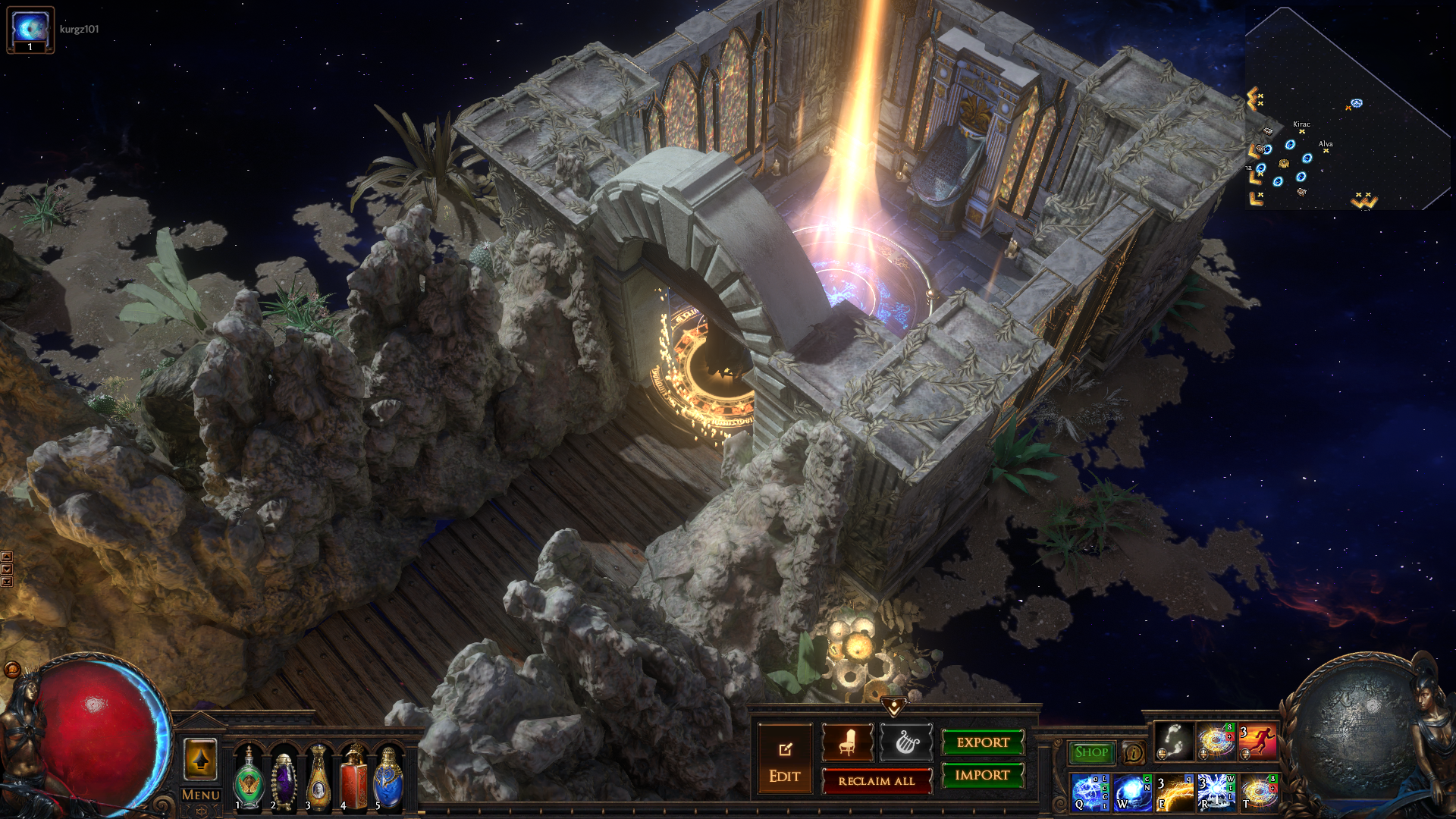Open hideout Edit mode

pyautogui.click(x=784, y=759)
